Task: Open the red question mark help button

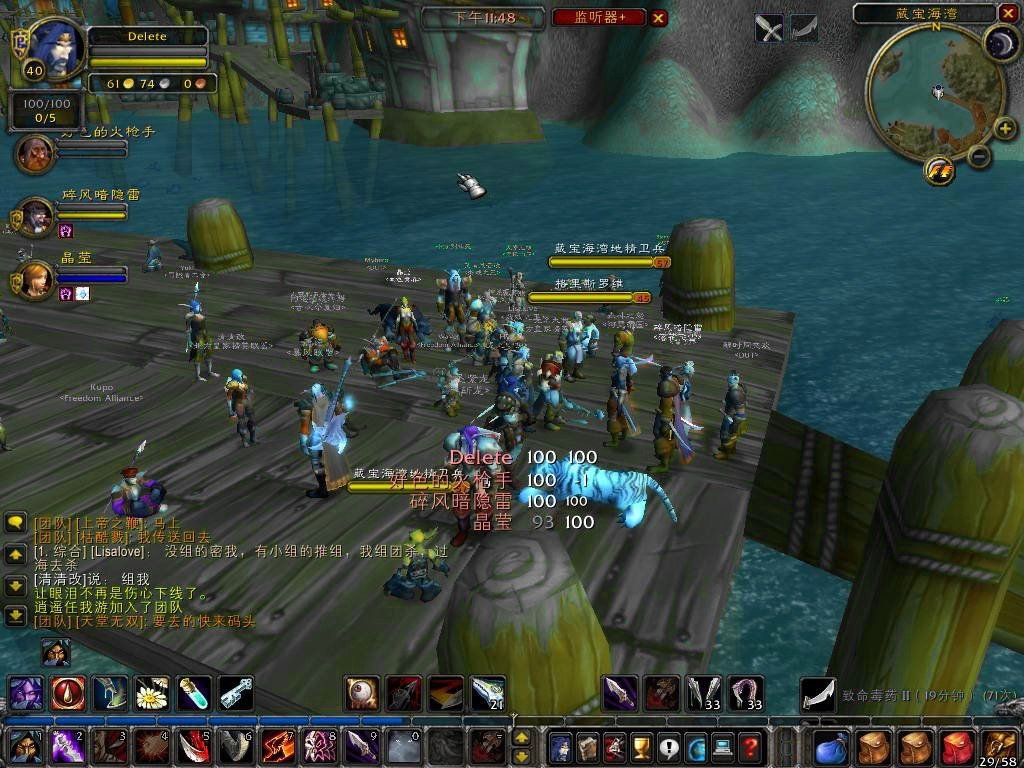Action: tap(750, 747)
